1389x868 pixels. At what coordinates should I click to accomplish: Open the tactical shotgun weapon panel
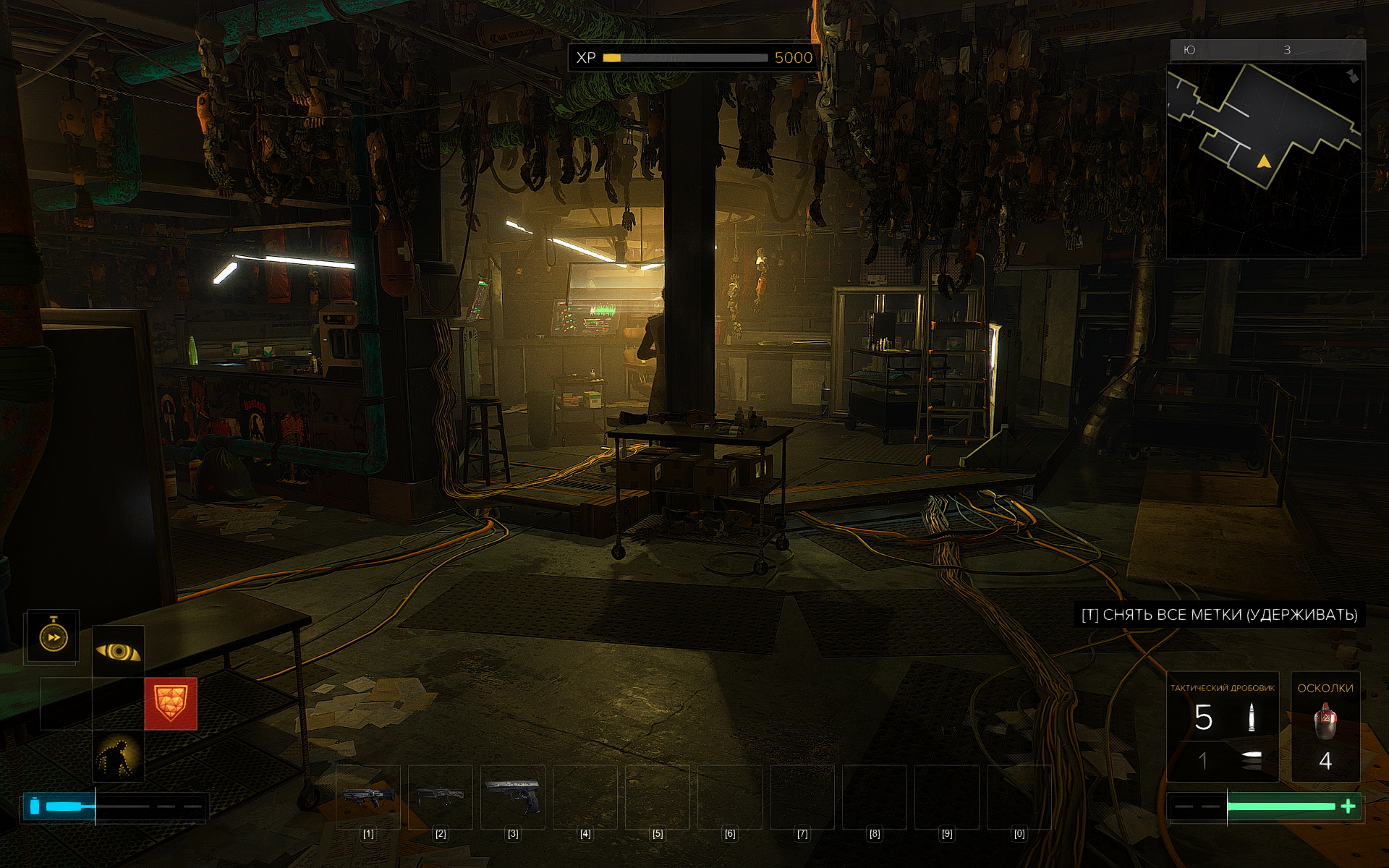1223,727
